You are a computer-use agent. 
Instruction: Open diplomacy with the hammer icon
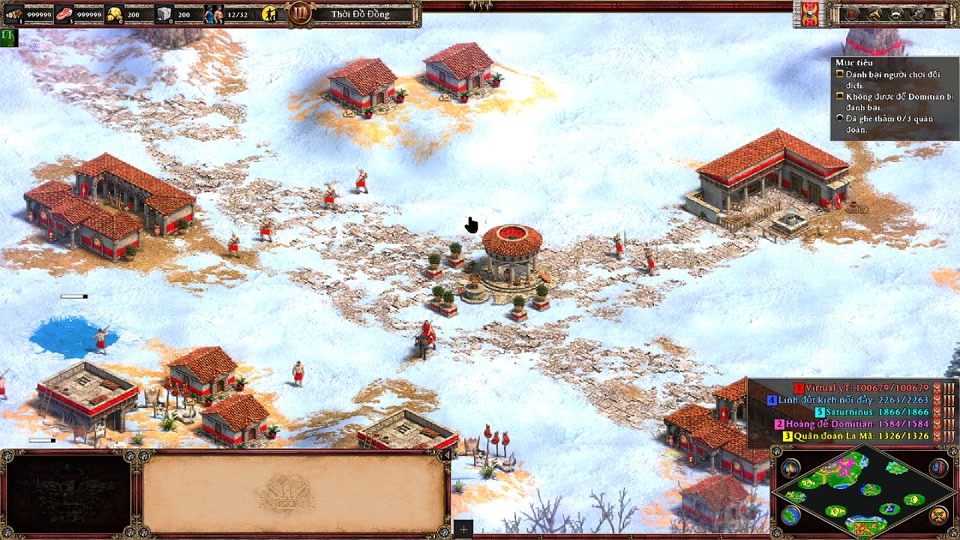(874, 14)
